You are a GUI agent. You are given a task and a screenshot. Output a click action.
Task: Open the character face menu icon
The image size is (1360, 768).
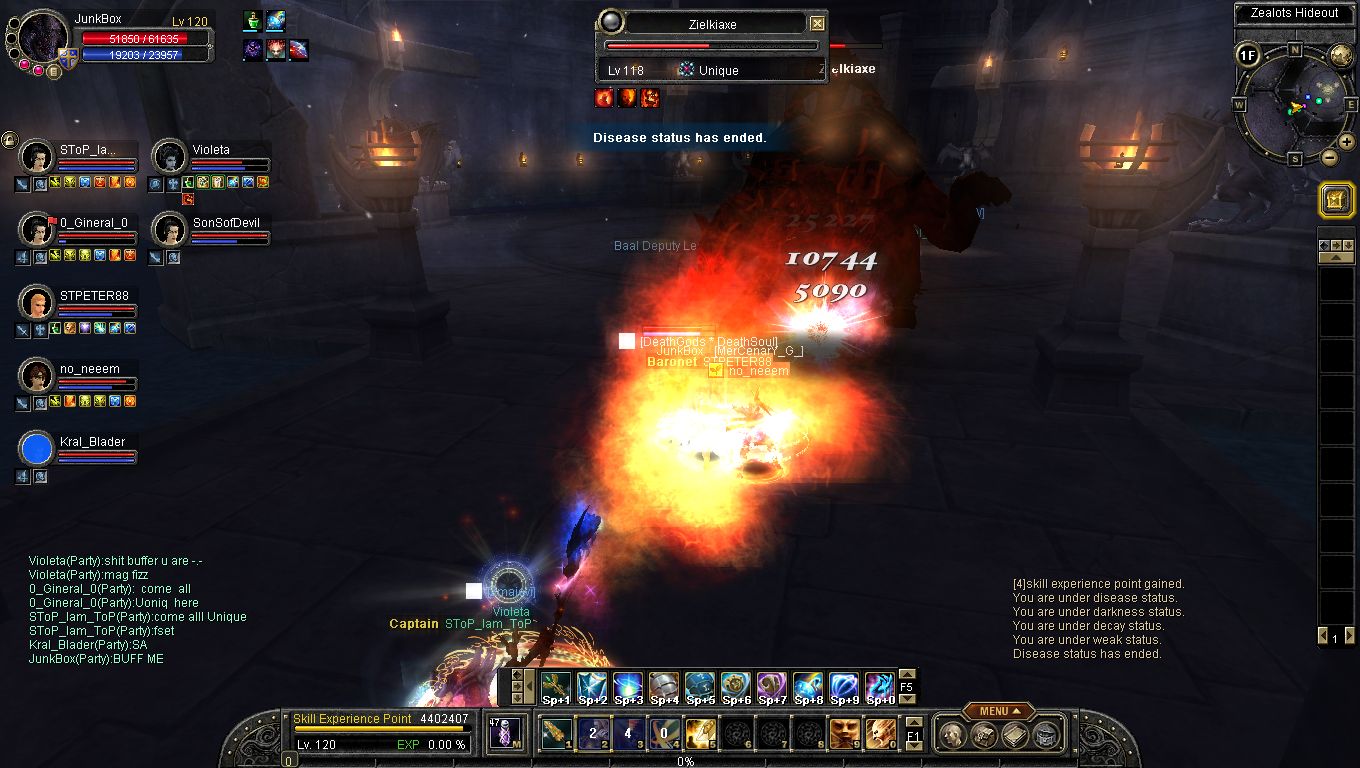click(x=953, y=735)
